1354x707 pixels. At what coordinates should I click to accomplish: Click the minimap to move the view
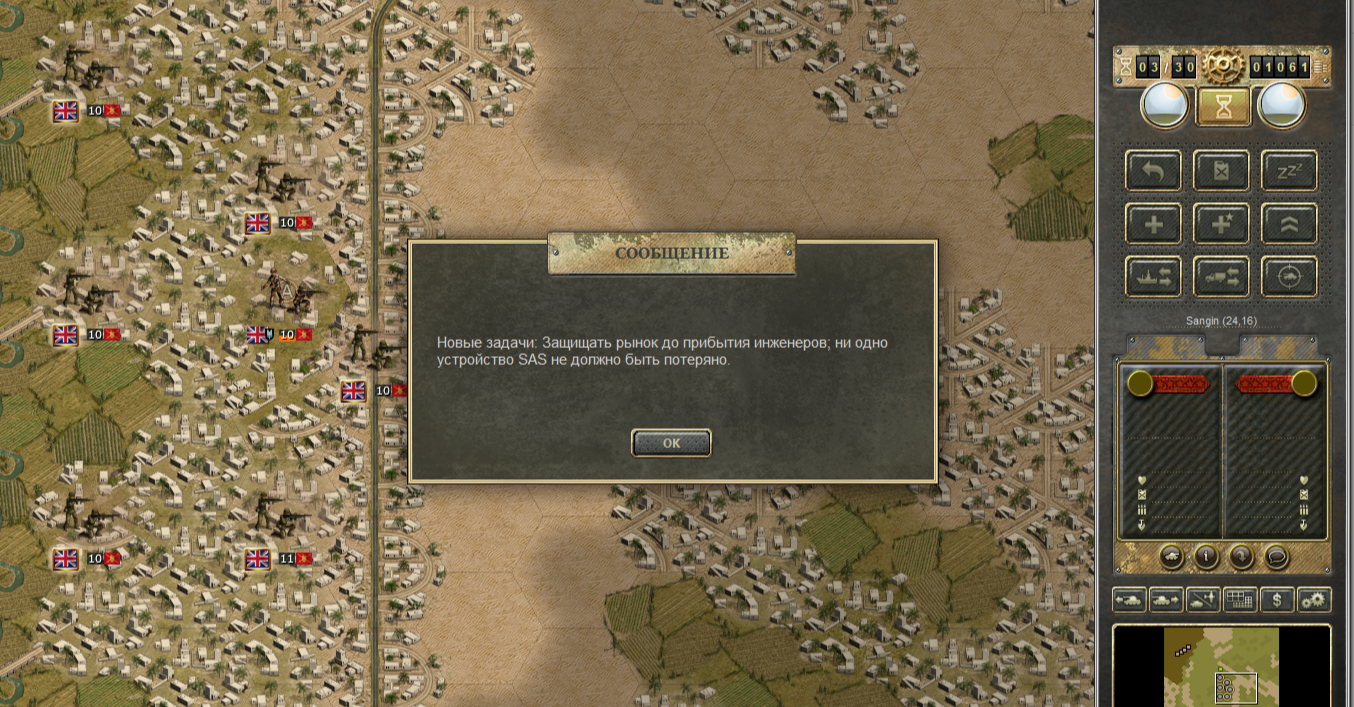click(1221, 666)
